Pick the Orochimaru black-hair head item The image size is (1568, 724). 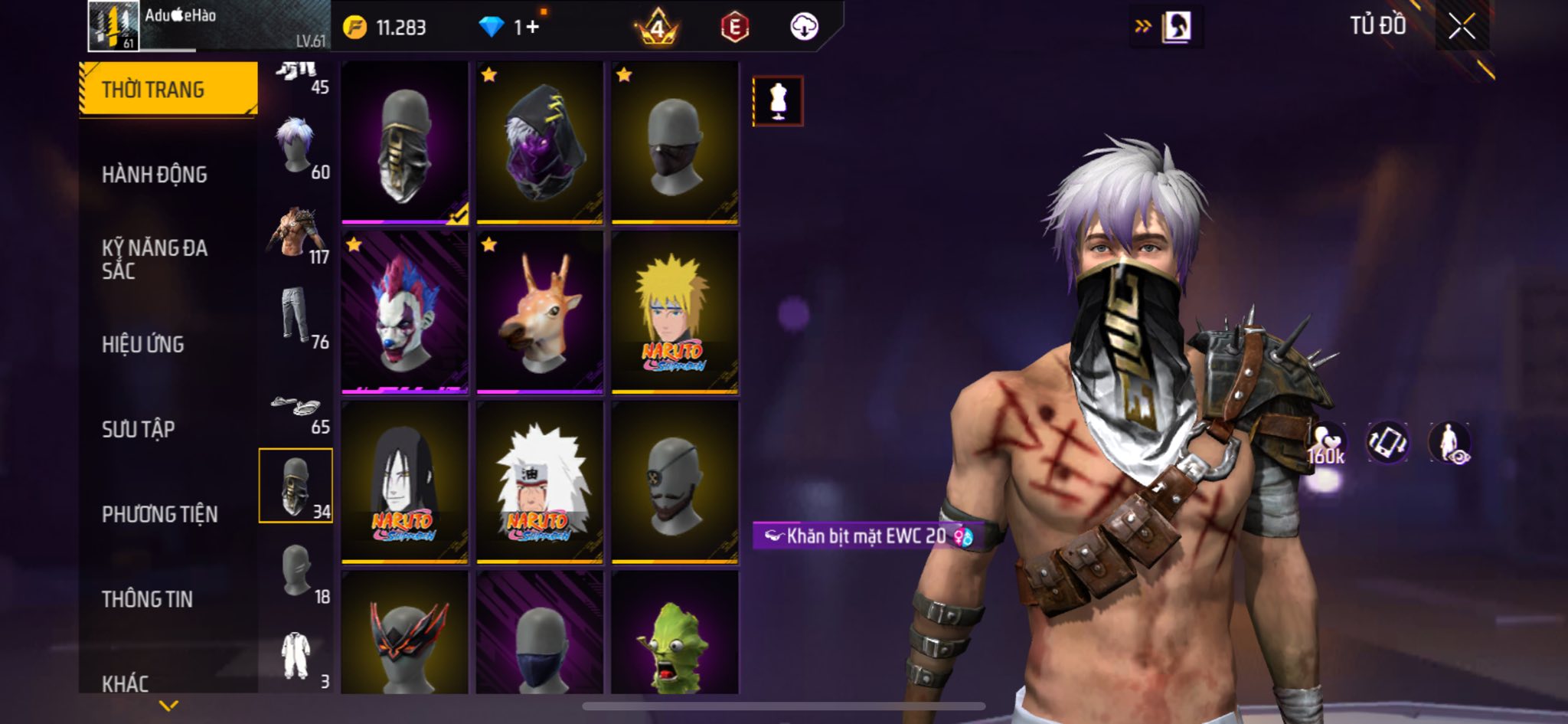pyautogui.click(x=404, y=481)
